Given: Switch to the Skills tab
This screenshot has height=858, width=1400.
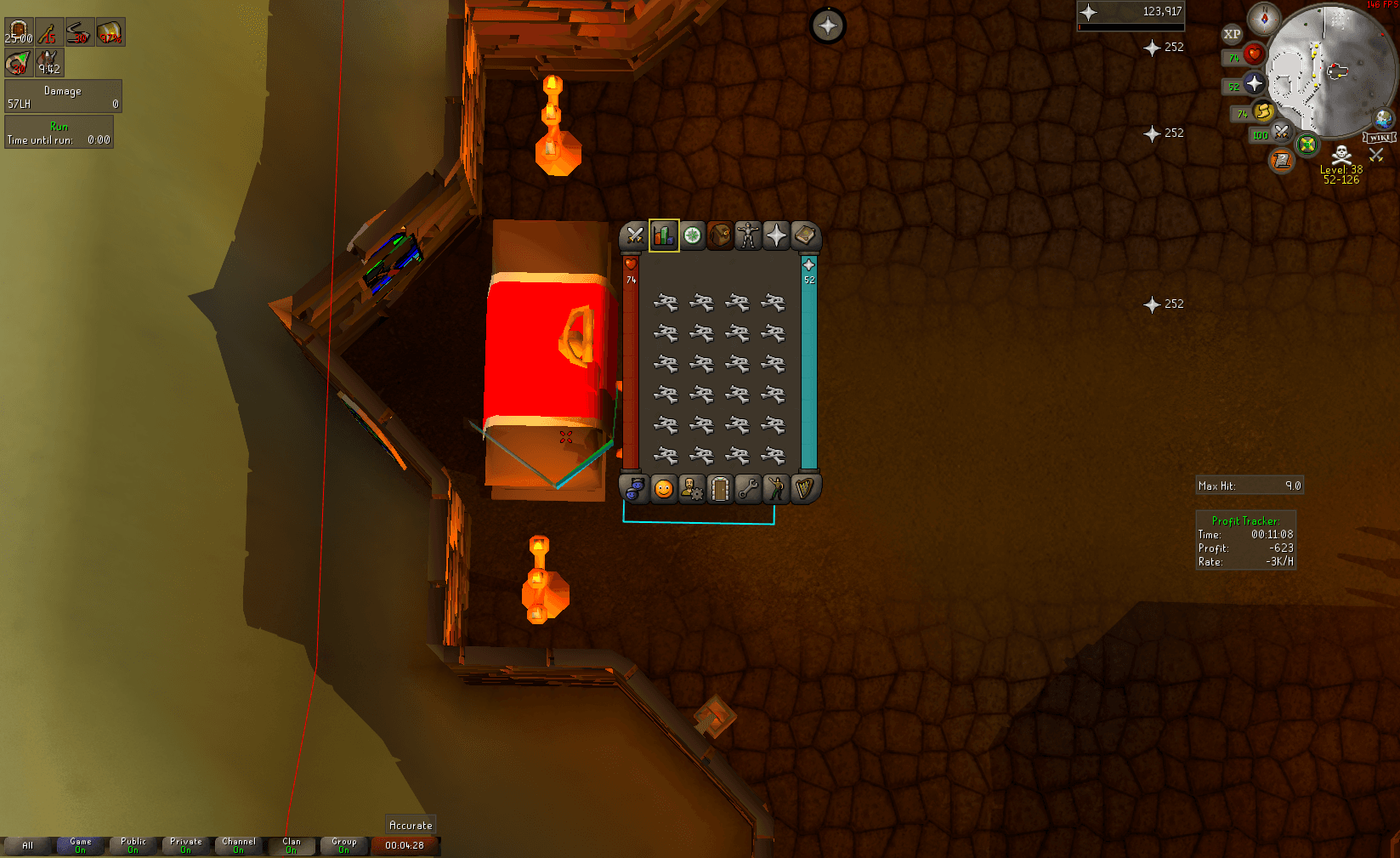Looking at the screenshot, I should click(x=664, y=236).
